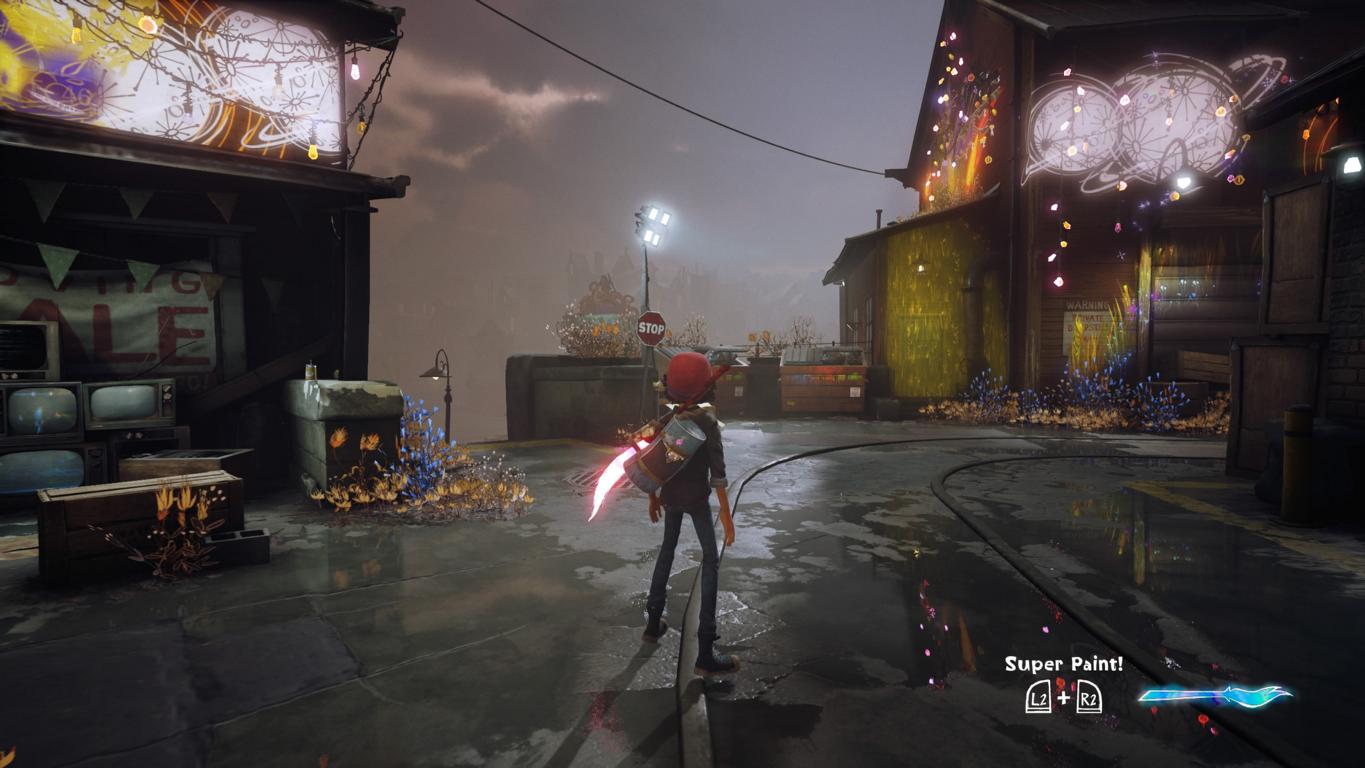Click the glowing paintbrush HUD icon
The width and height of the screenshot is (1365, 768).
(1214, 695)
